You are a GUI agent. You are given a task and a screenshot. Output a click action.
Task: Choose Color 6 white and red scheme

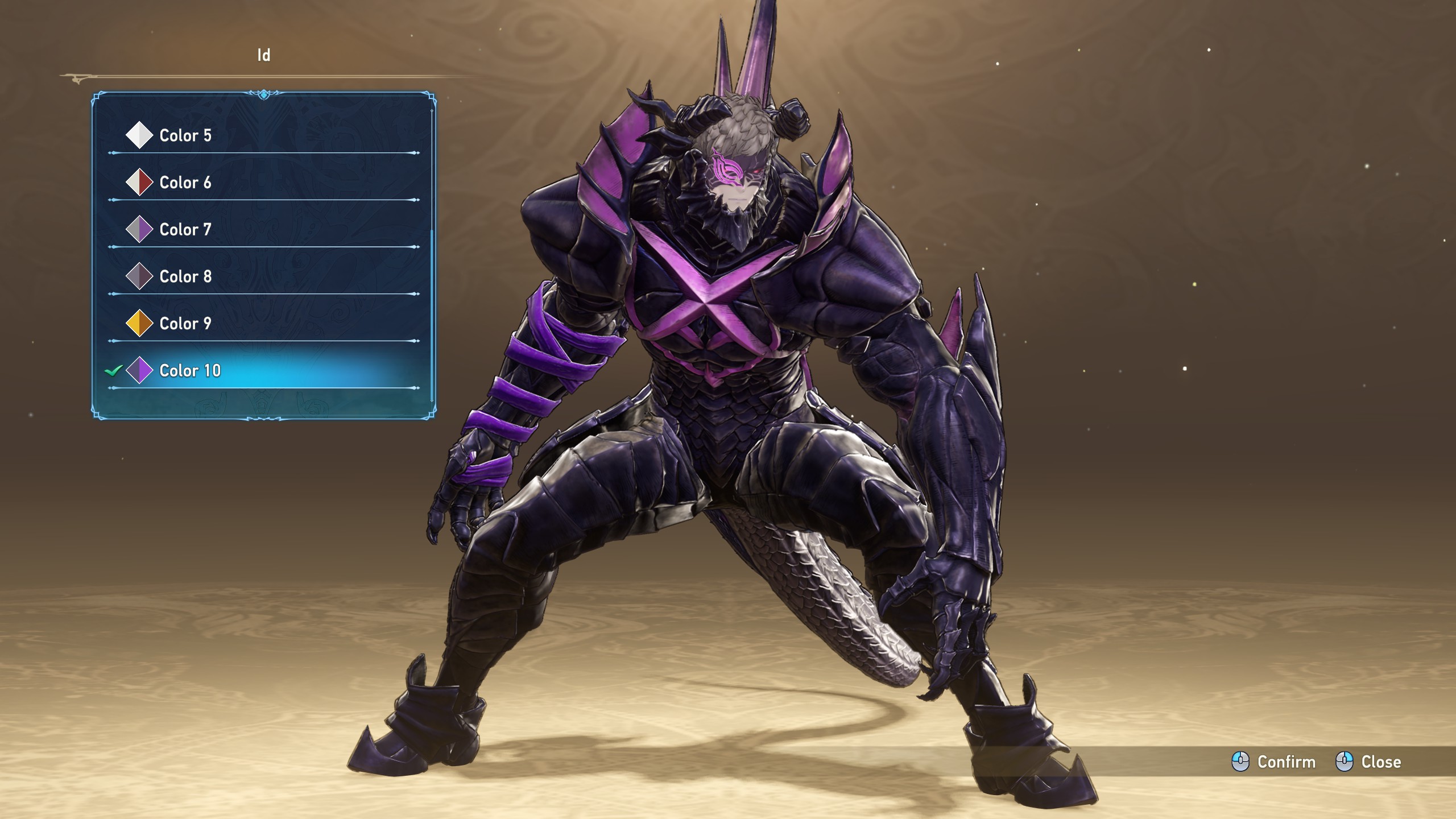click(x=185, y=183)
